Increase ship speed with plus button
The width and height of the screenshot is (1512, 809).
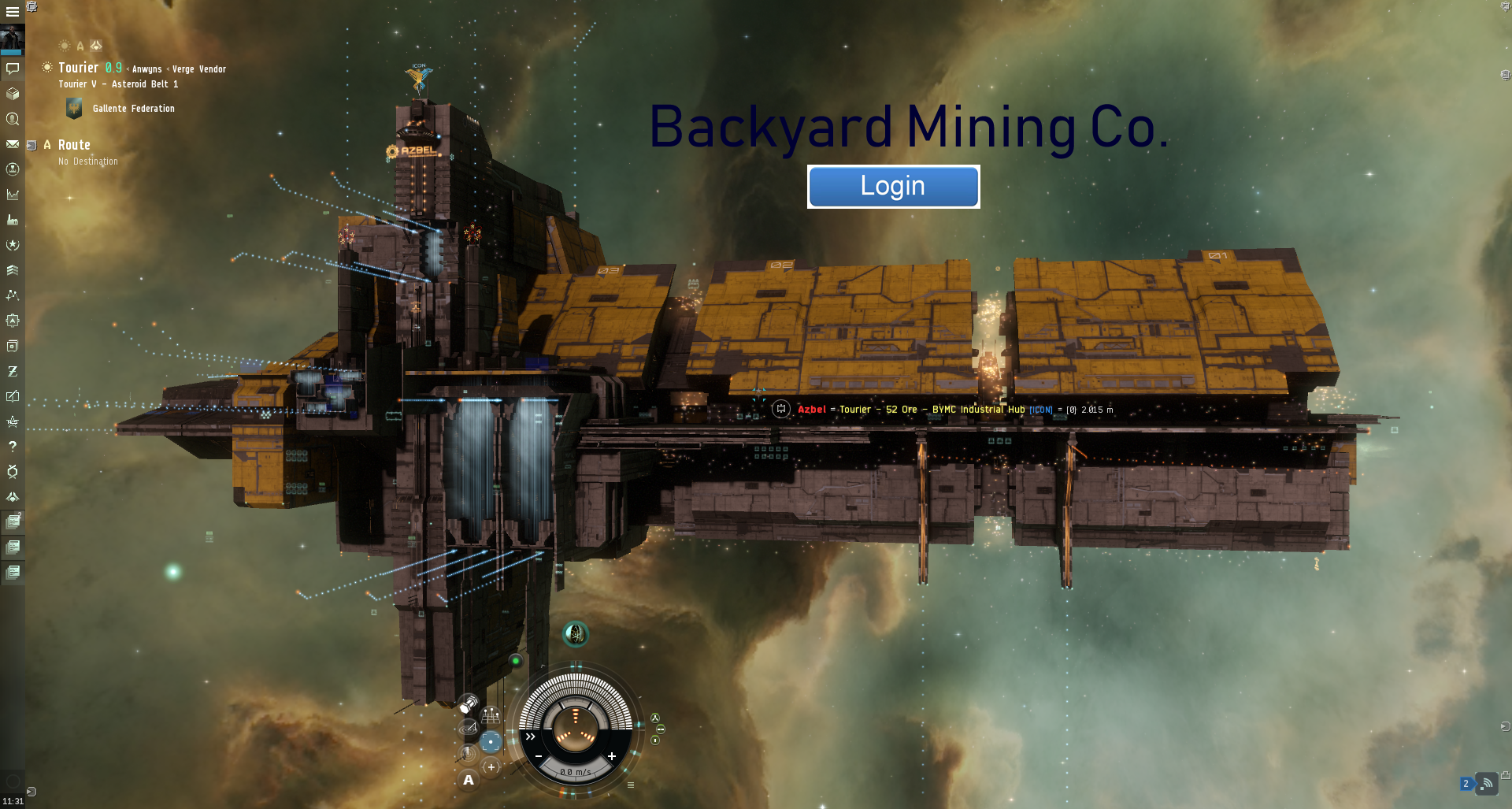tap(612, 756)
